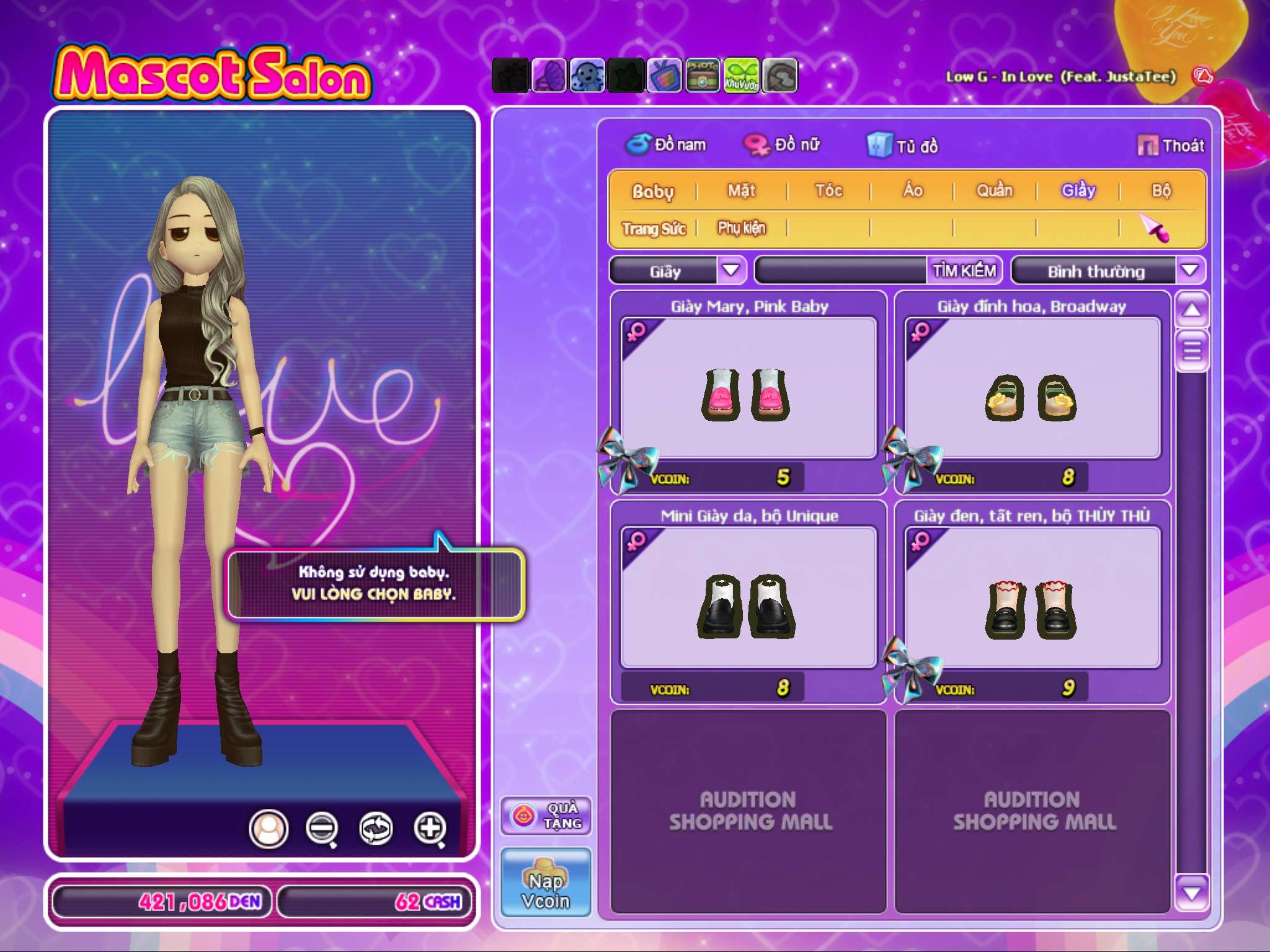Open the Tủ đồ wardrobe
This screenshot has height=952, width=1270.
click(x=904, y=146)
